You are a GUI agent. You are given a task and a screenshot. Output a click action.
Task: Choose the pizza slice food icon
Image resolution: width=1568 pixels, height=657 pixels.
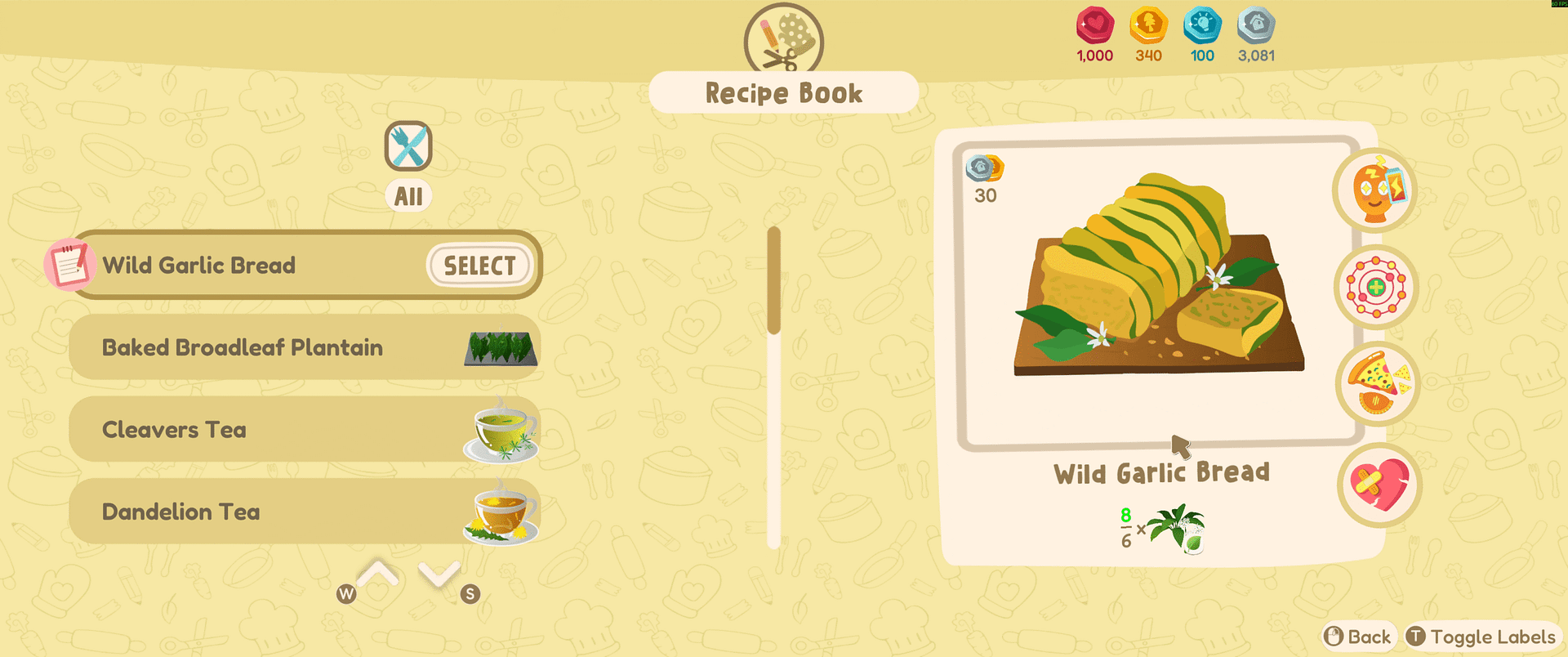(1378, 384)
